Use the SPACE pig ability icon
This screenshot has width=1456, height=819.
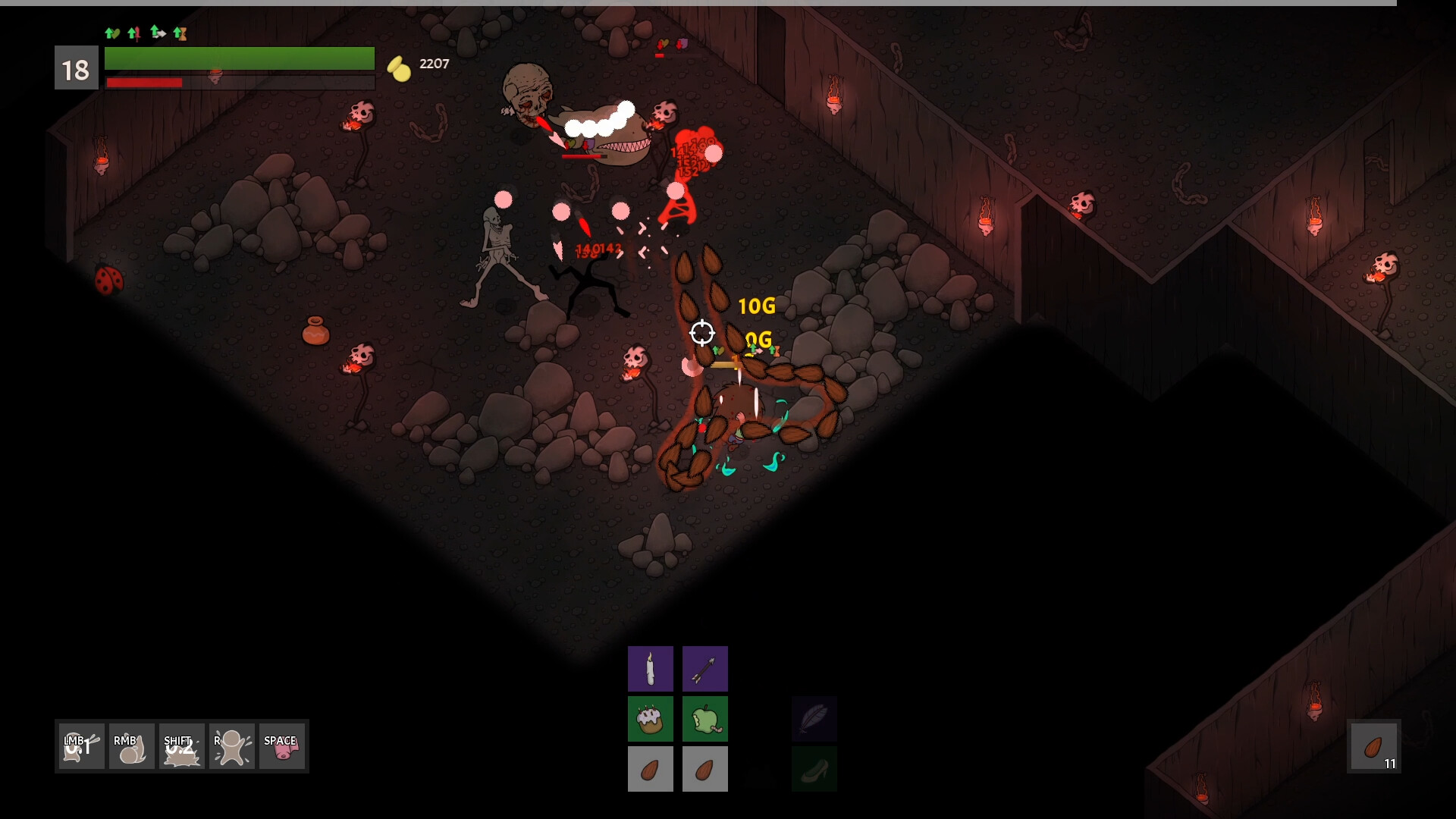282,746
